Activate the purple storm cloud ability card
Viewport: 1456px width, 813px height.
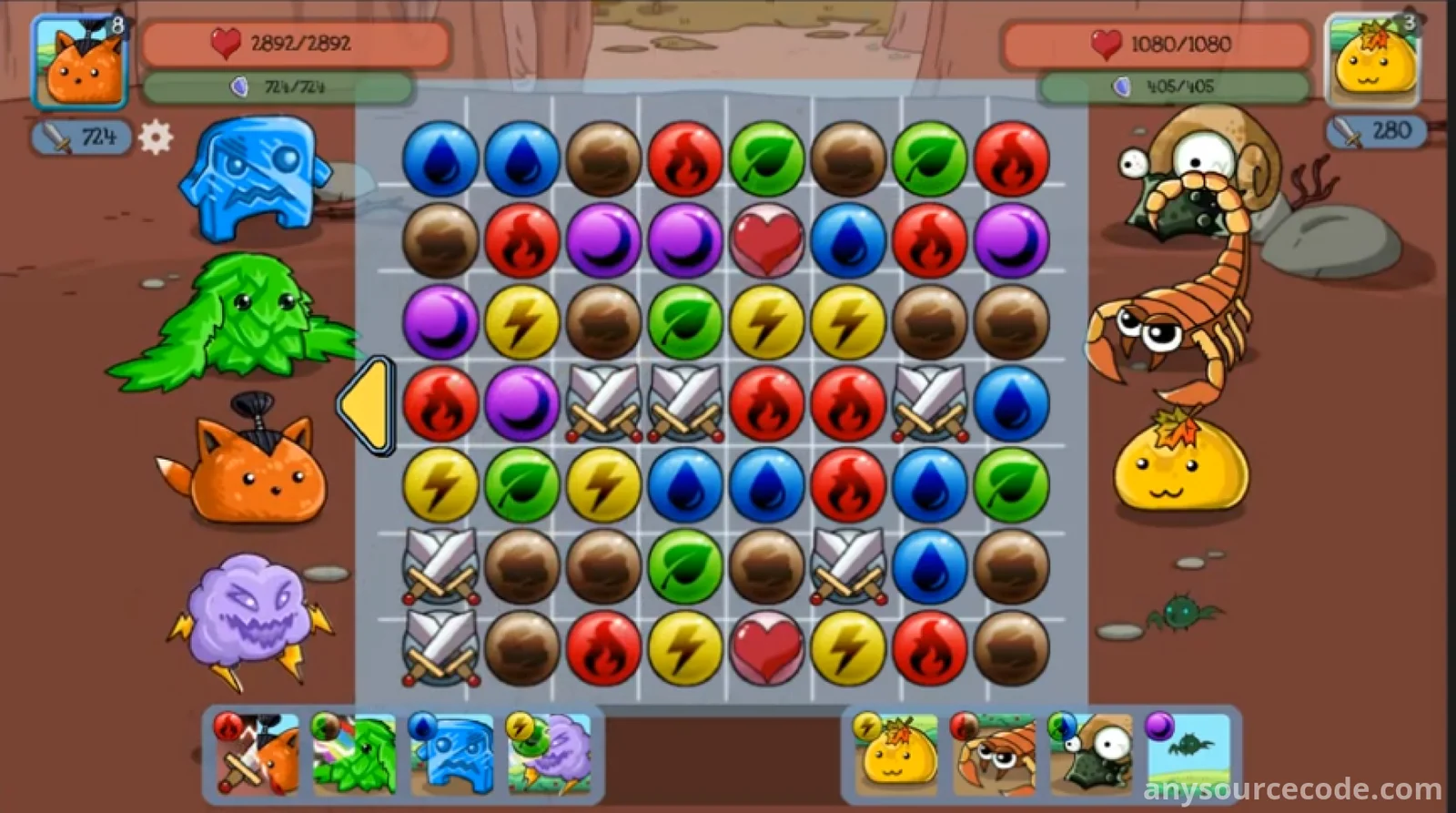[x=549, y=753]
